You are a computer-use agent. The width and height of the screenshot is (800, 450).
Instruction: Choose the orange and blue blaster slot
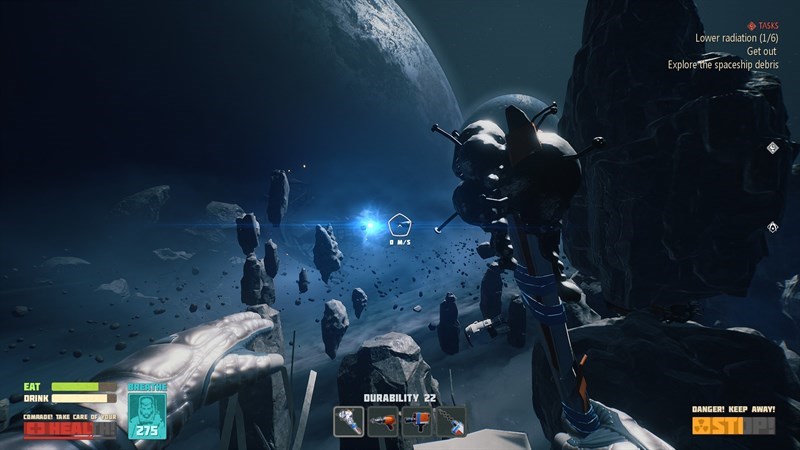pyautogui.click(x=416, y=422)
